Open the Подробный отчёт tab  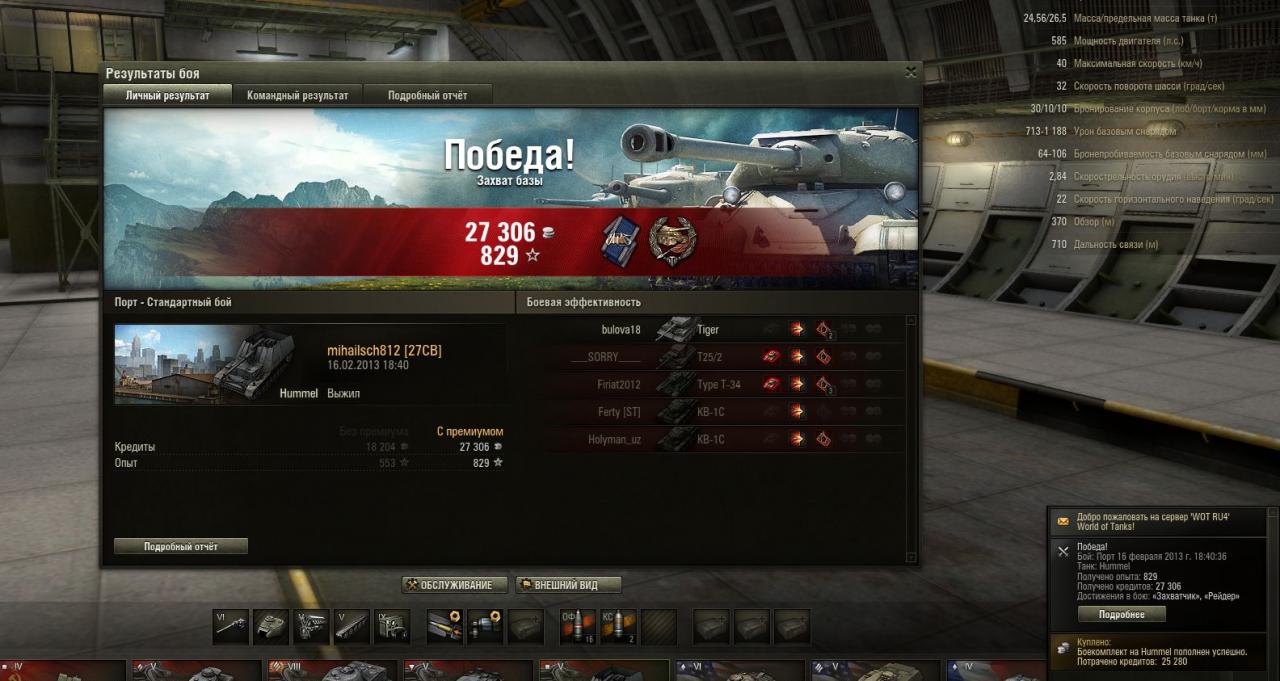(427, 95)
